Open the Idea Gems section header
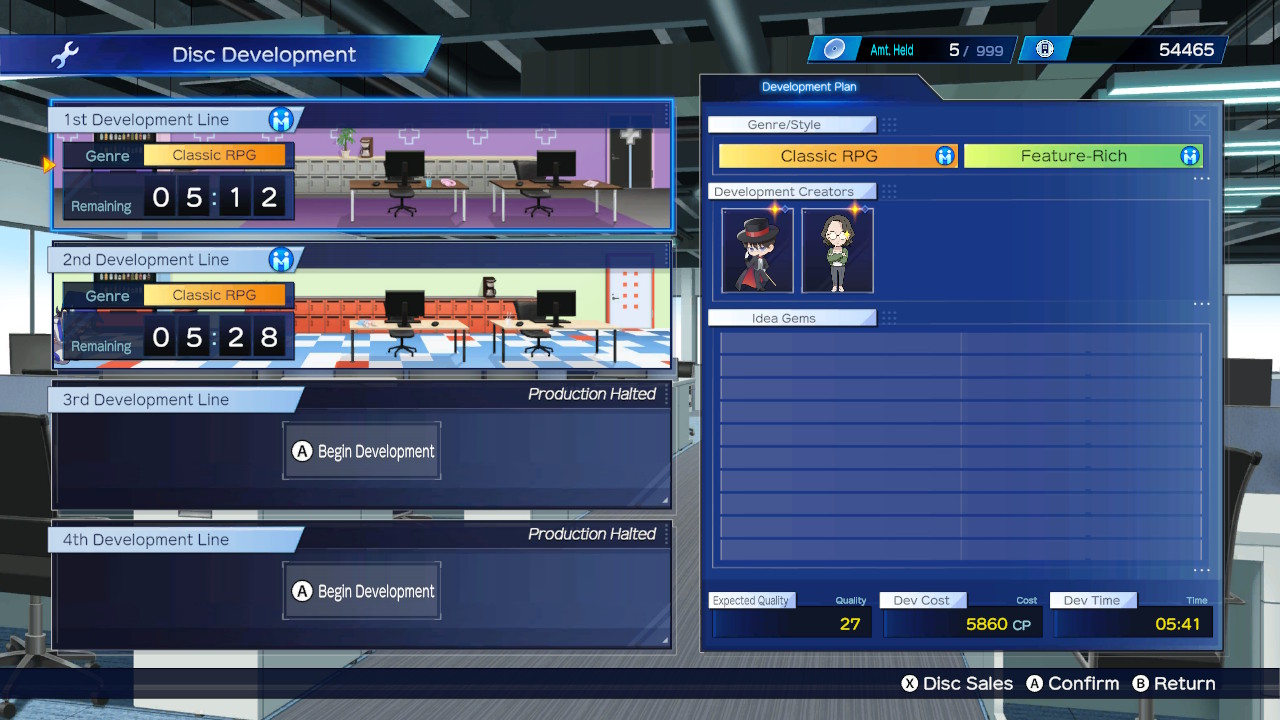The image size is (1280, 720). pyautogui.click(x=792, y=317)
